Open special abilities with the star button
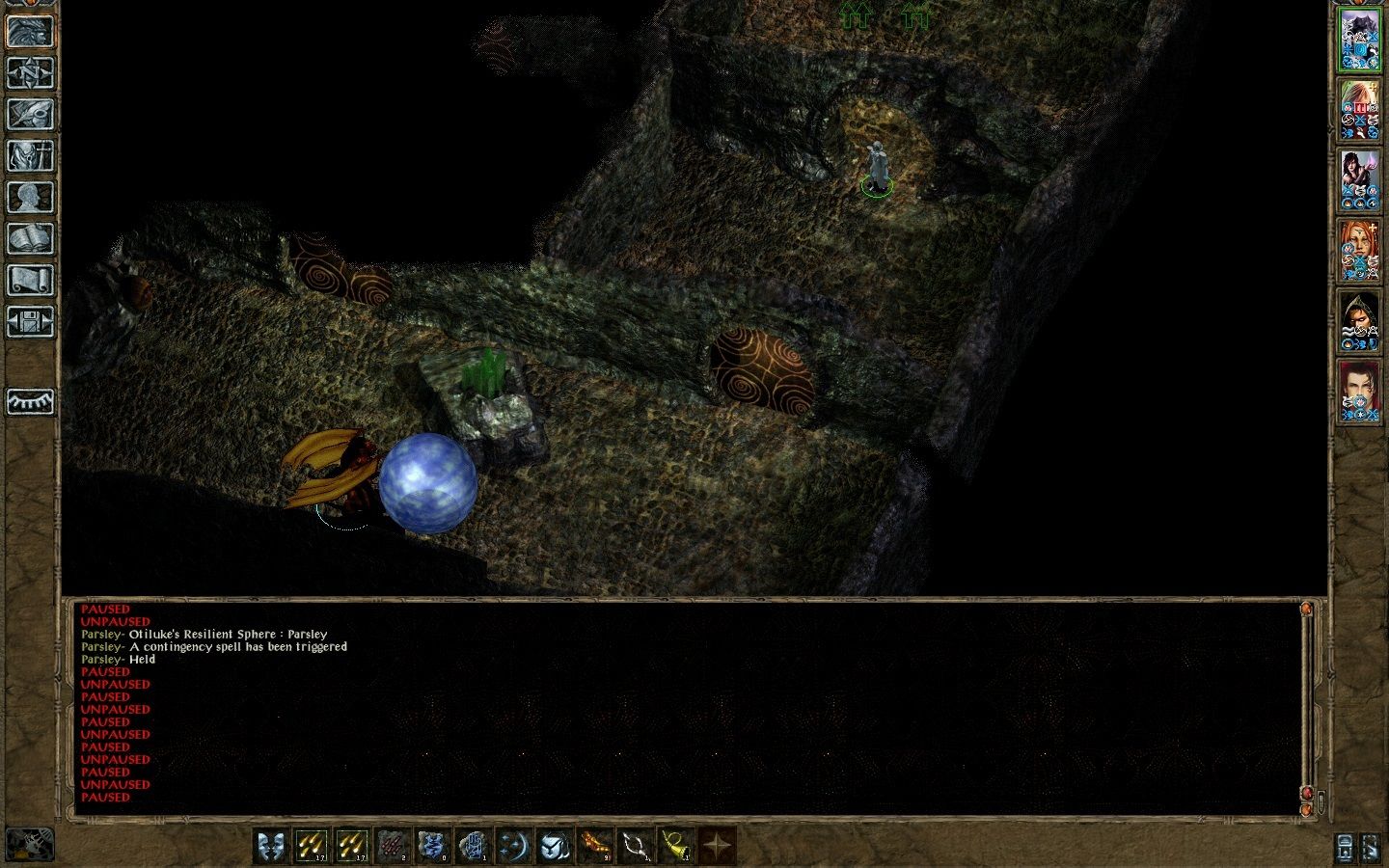Viewport: 1389px width, 868px height. (717, 846)
